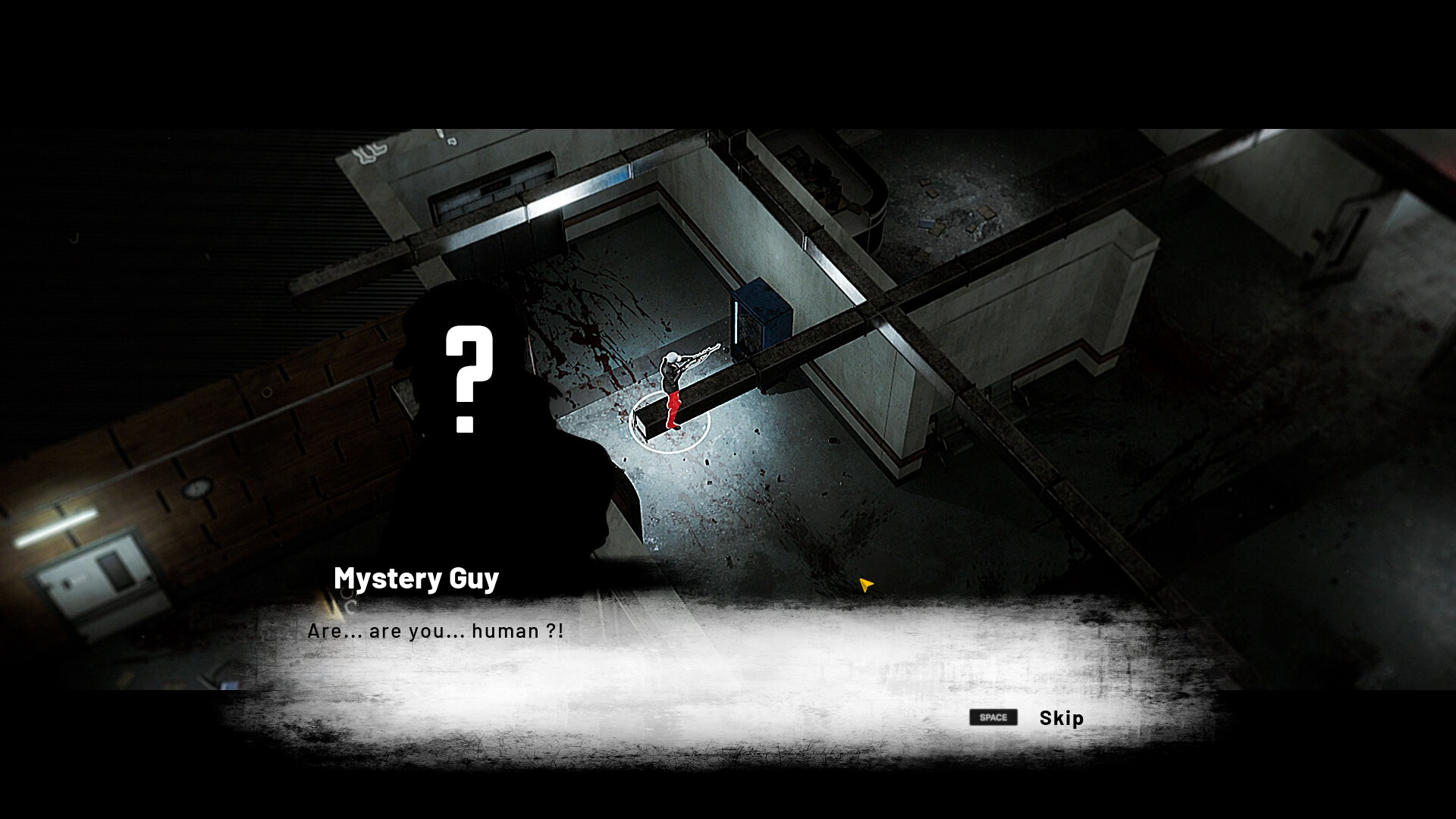Click the SPACE key prompt badge
Image resolution: width=1456 pixels, height=819 pixels.
click(x=993, y=717)
